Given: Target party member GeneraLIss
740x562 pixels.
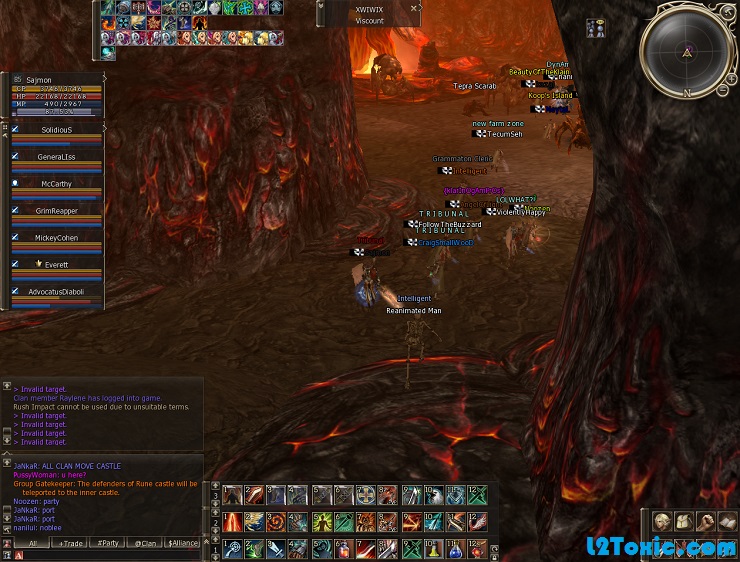Looking at the screenshot, I should click(57, 156).
